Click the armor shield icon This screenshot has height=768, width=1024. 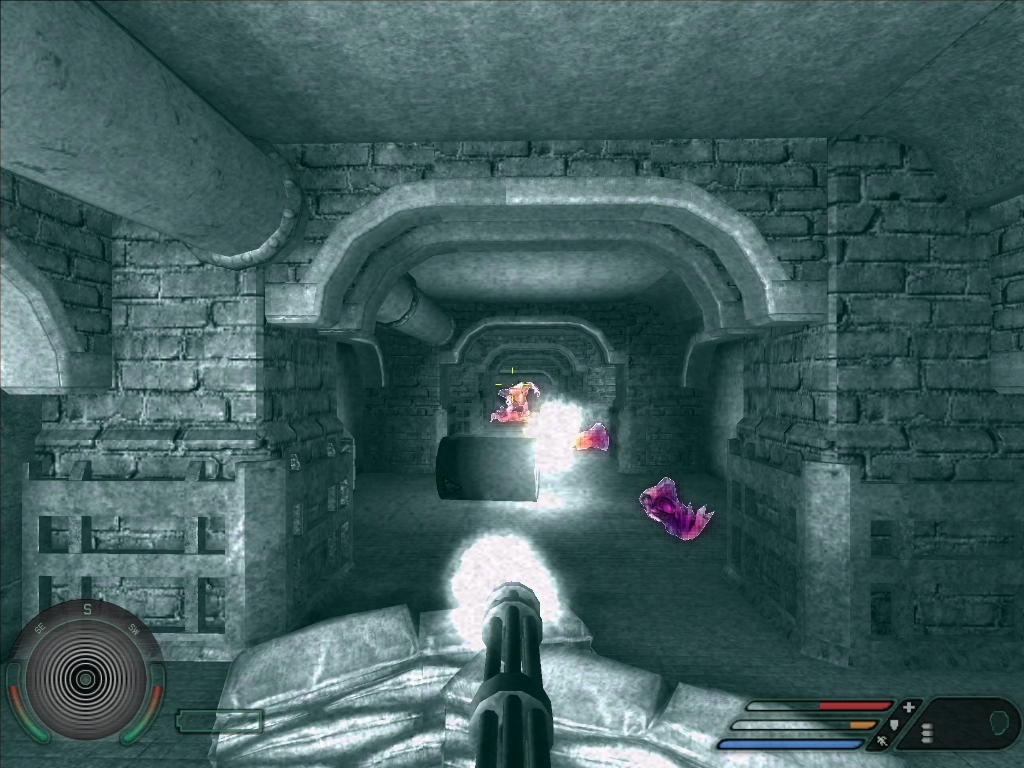(895, 725)
